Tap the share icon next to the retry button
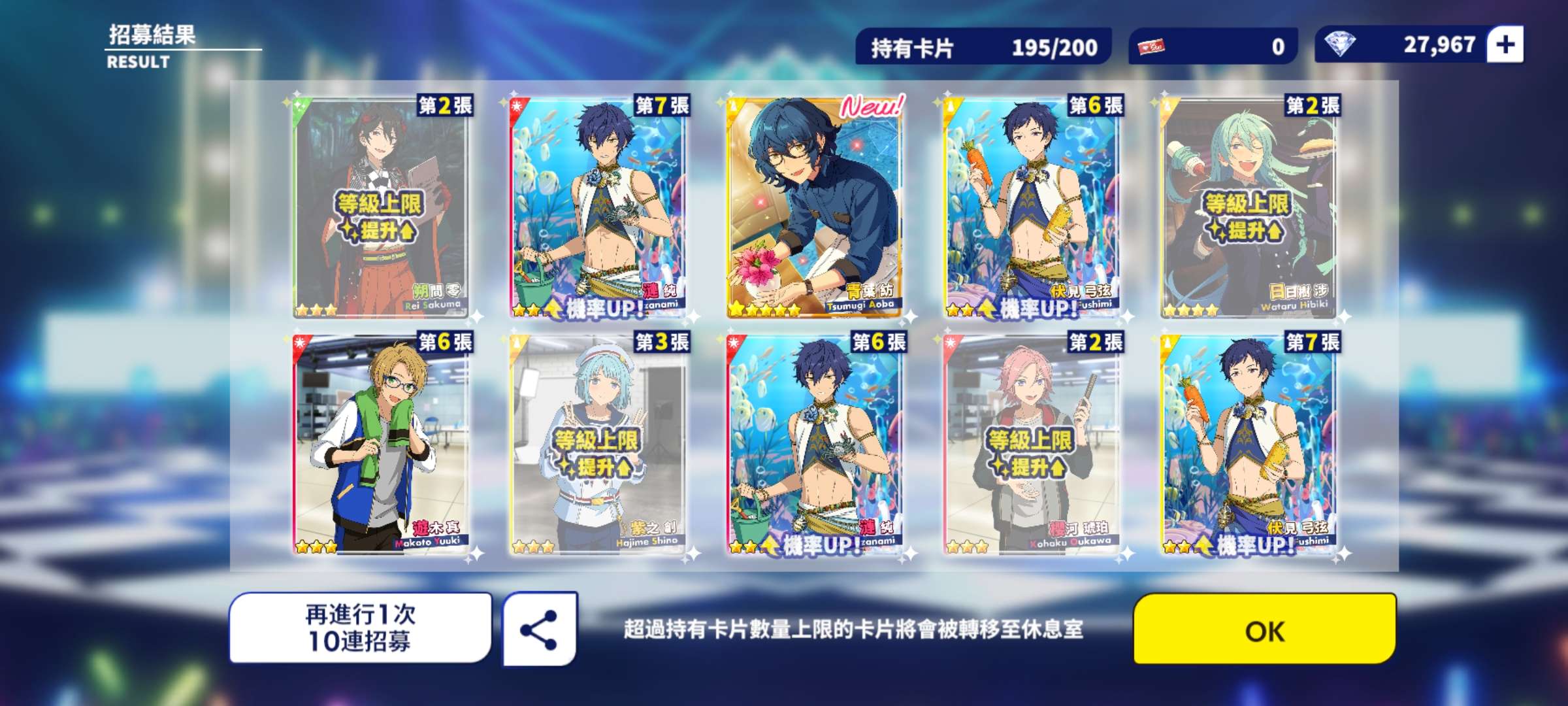 click(537, 629)
